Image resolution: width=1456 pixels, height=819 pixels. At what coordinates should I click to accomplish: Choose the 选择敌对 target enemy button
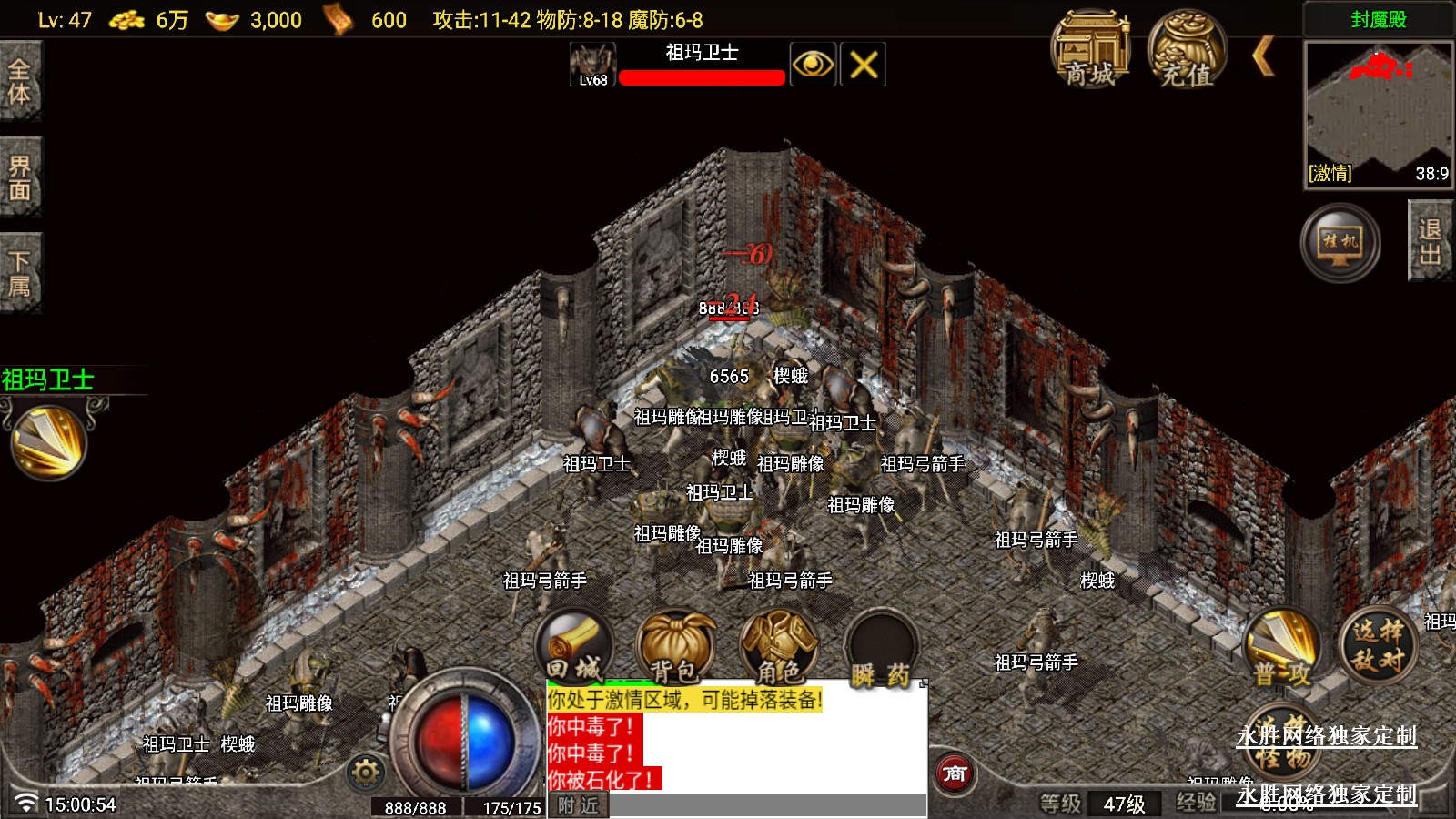tap(1378, 644)
